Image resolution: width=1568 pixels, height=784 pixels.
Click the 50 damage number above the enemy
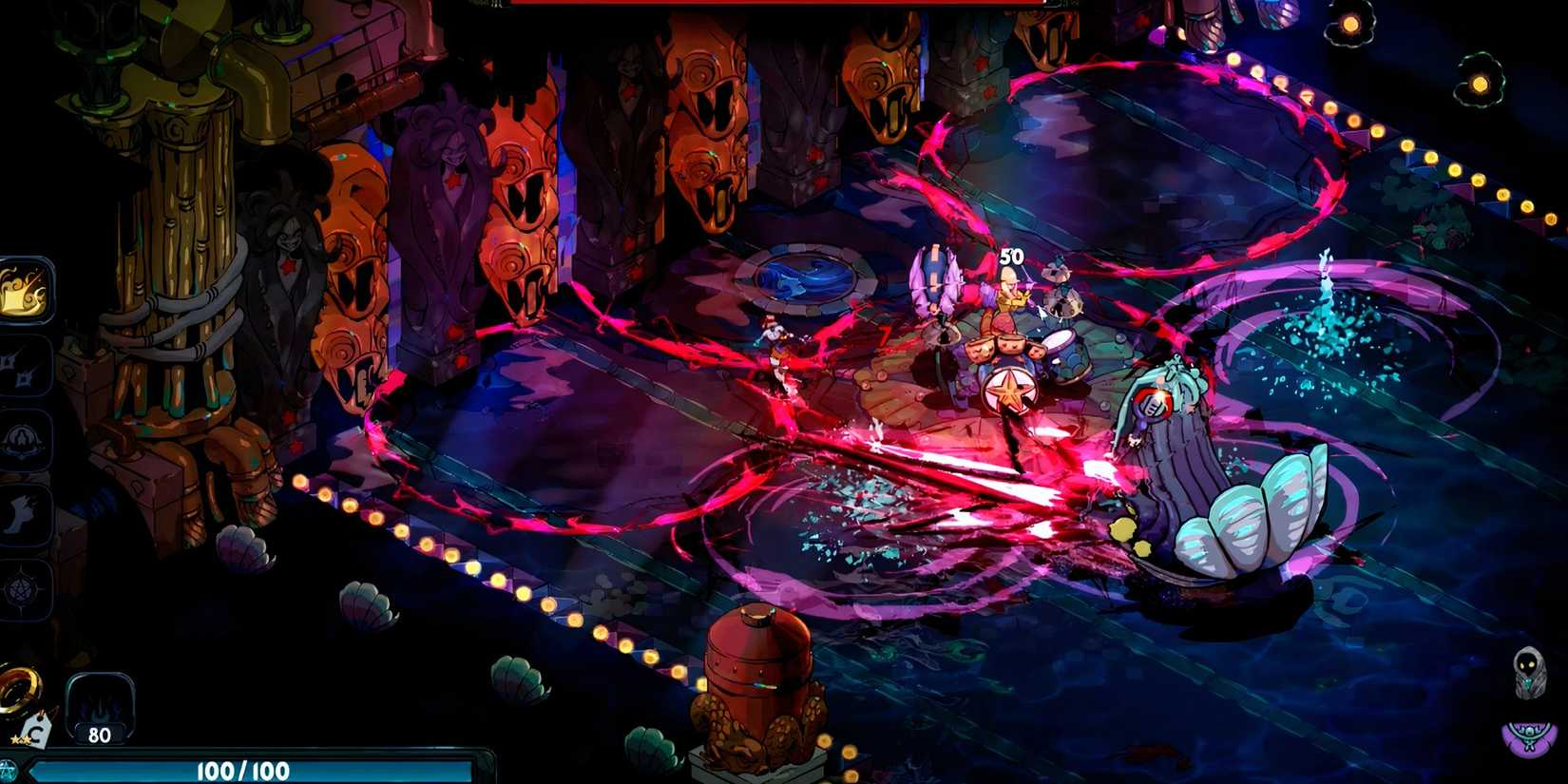[1010, 255]
